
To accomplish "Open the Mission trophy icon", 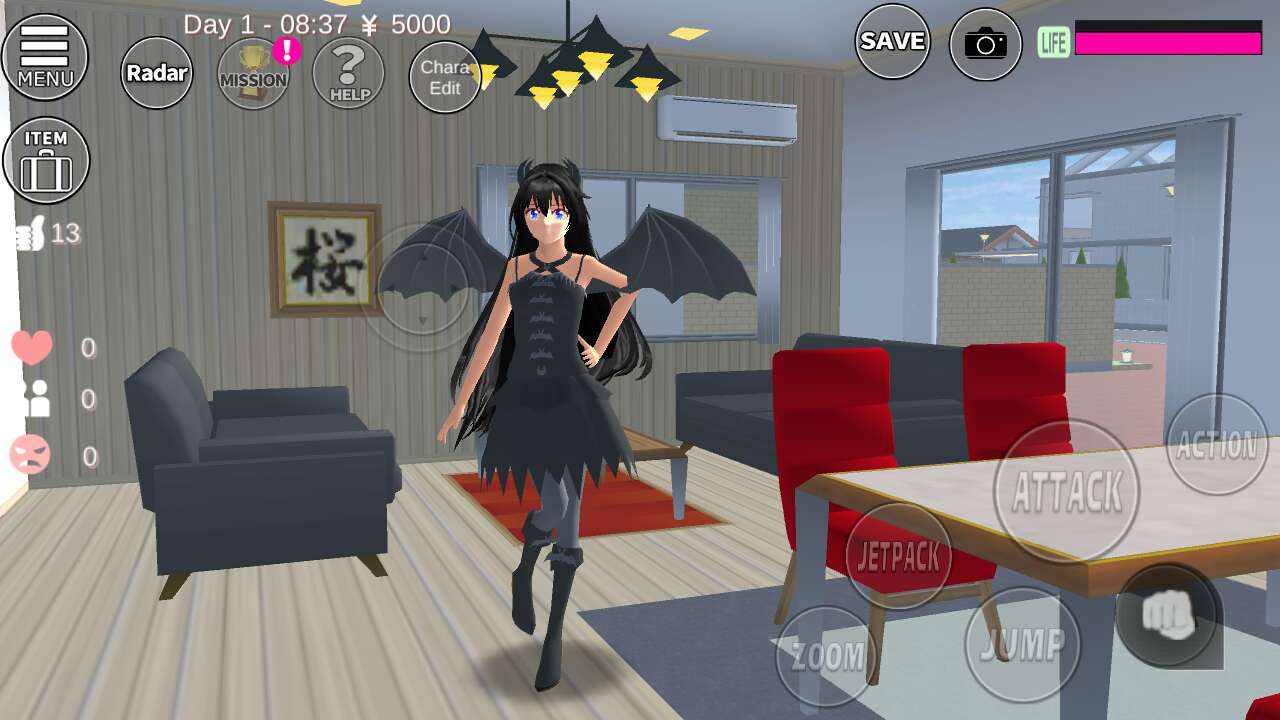I will [x=253, y=74].
